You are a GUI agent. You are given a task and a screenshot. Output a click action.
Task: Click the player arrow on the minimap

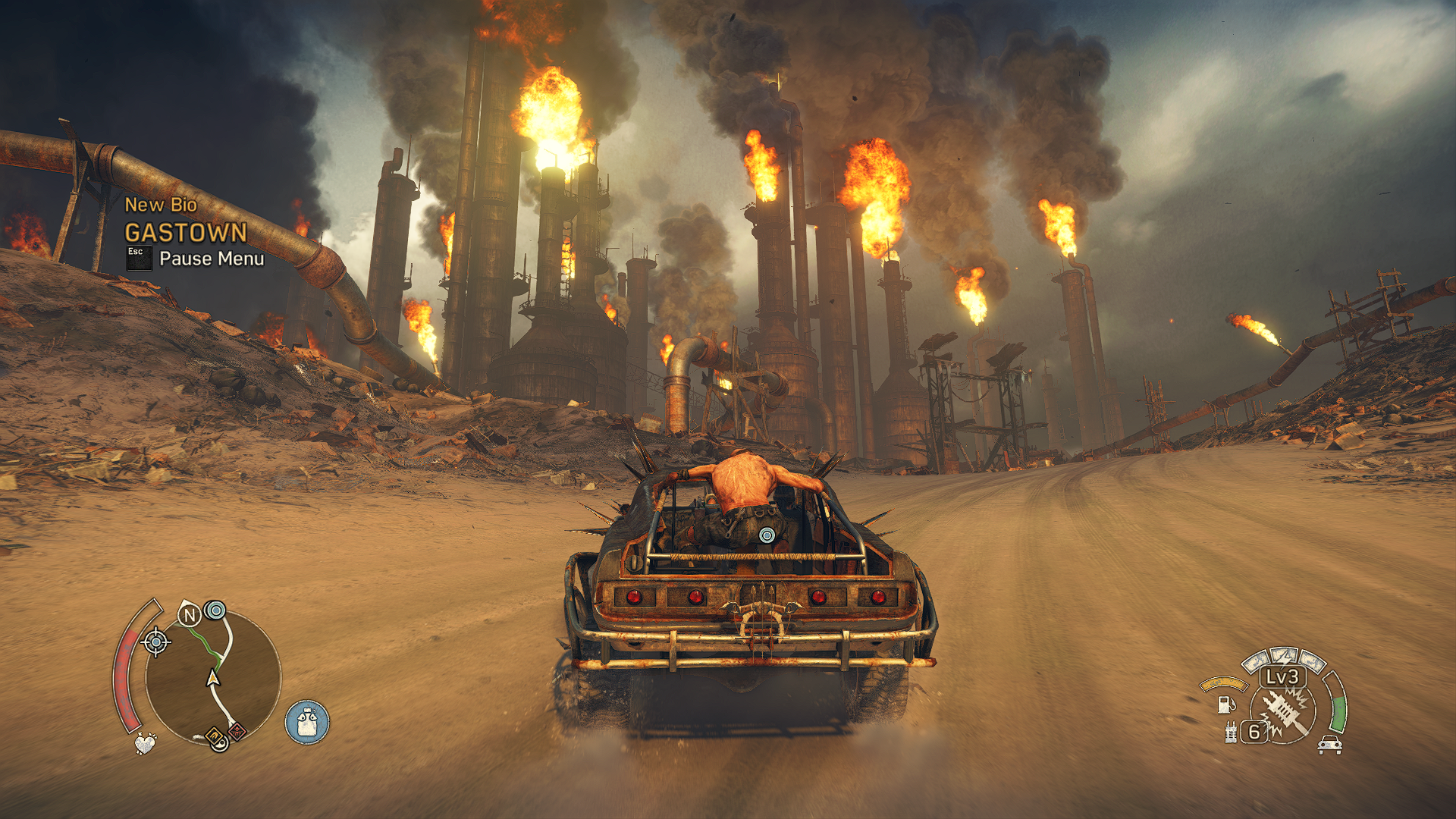point(213,678)
